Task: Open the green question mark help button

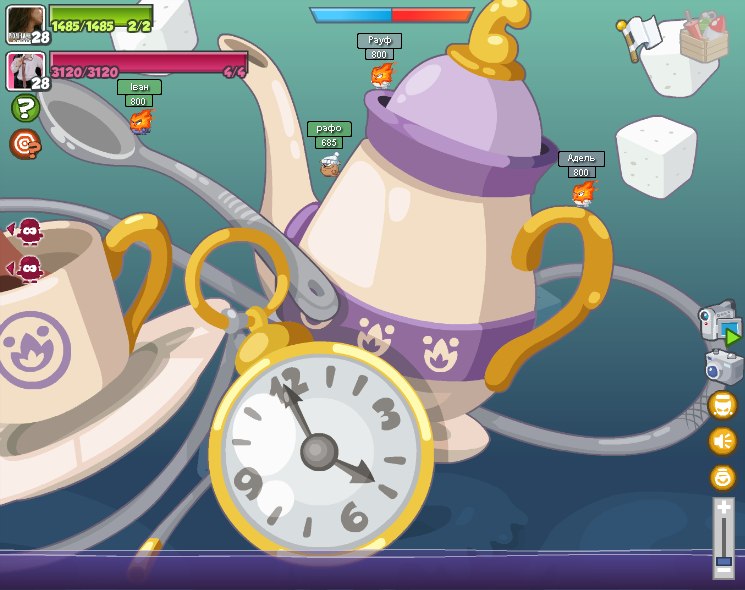Action: (25, 108)
